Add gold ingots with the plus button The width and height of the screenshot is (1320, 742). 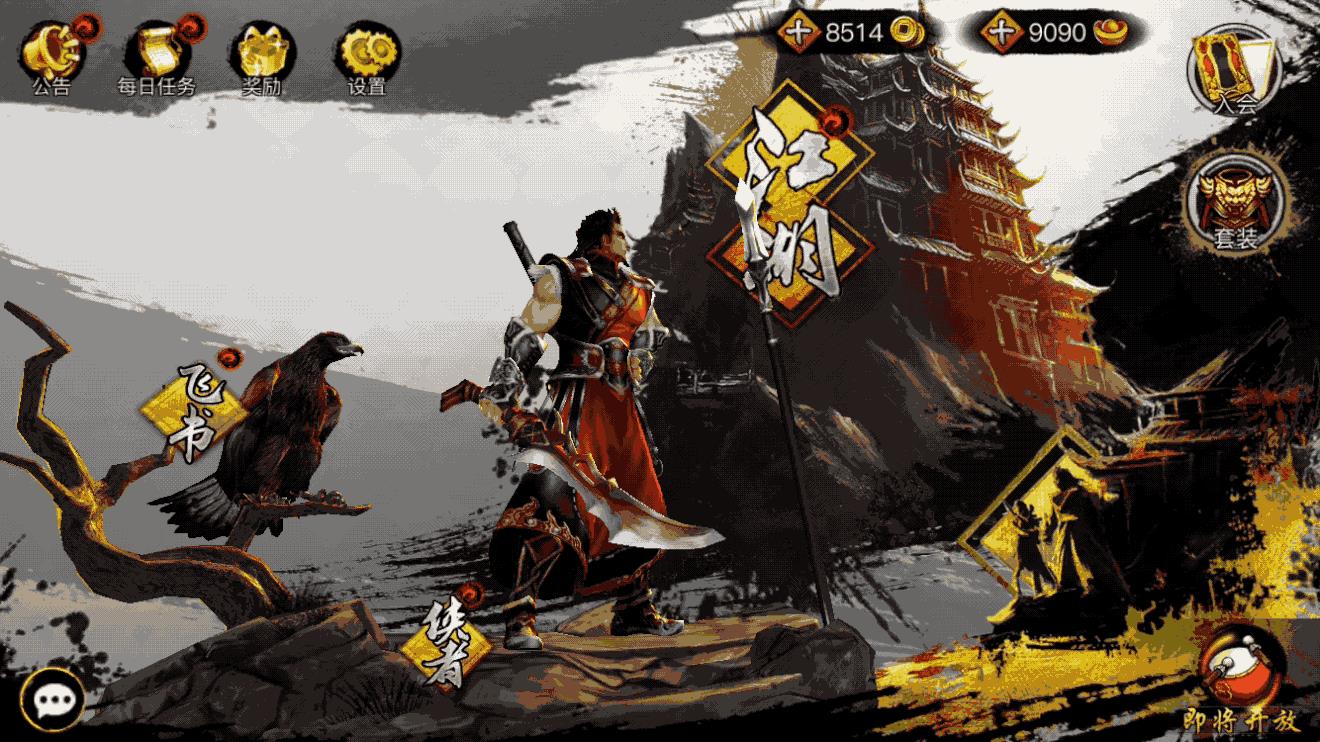click(1003, 32)
